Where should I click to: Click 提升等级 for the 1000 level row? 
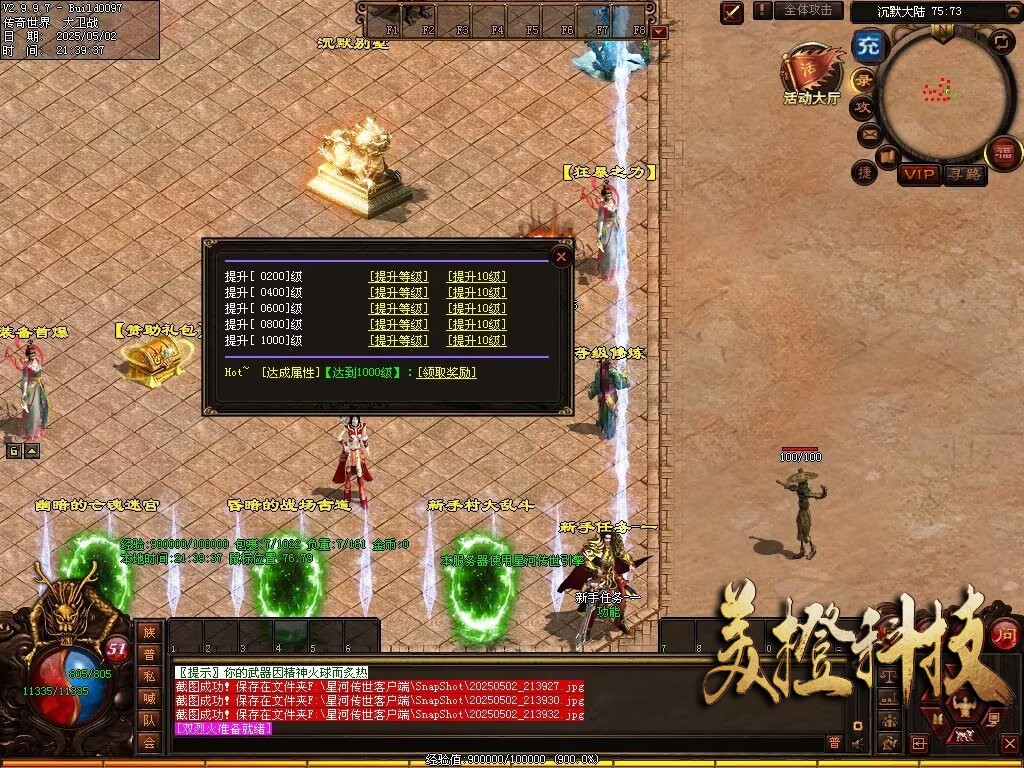[398, 341]
